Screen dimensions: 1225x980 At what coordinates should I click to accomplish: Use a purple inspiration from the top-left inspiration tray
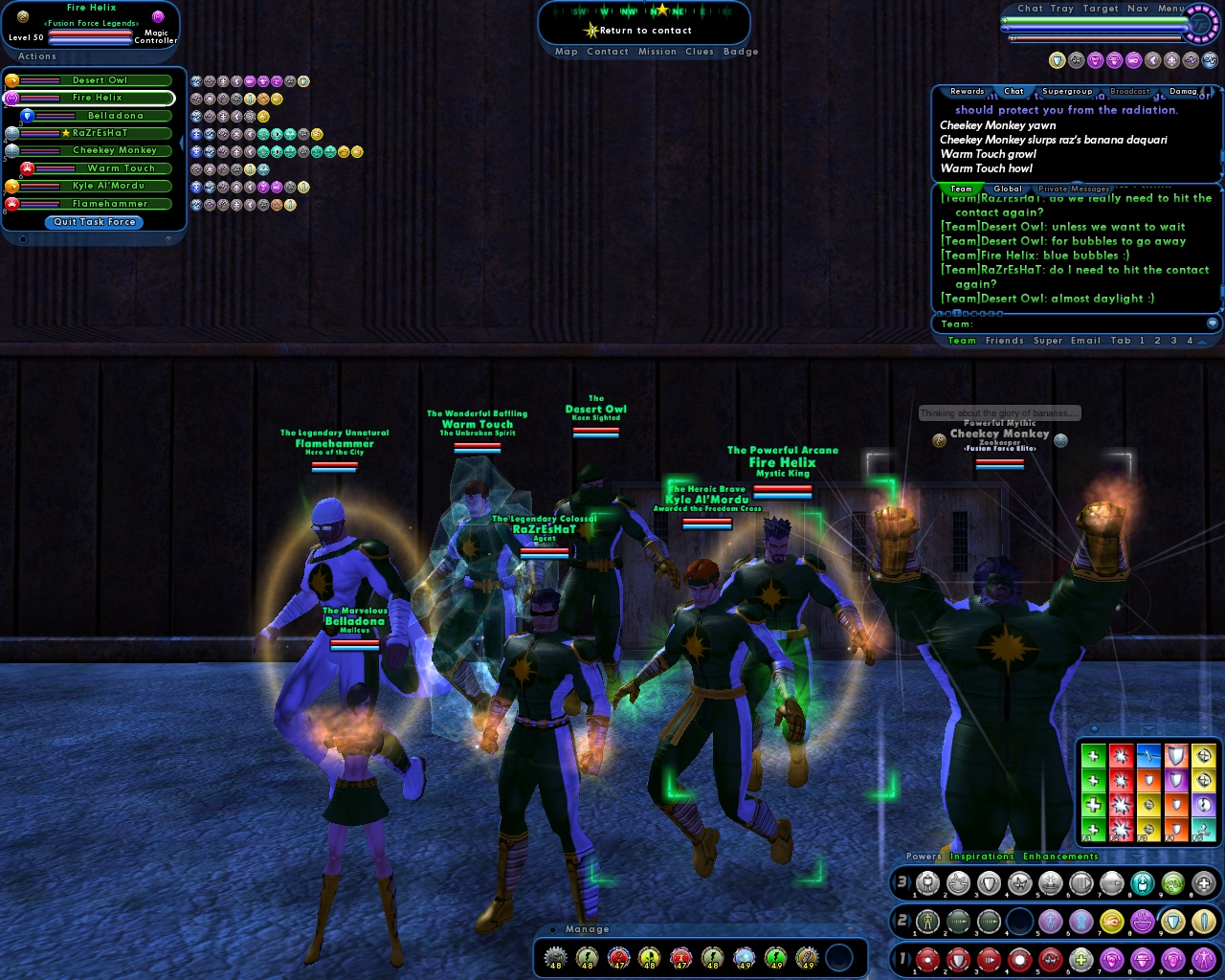tap(250, 81)
